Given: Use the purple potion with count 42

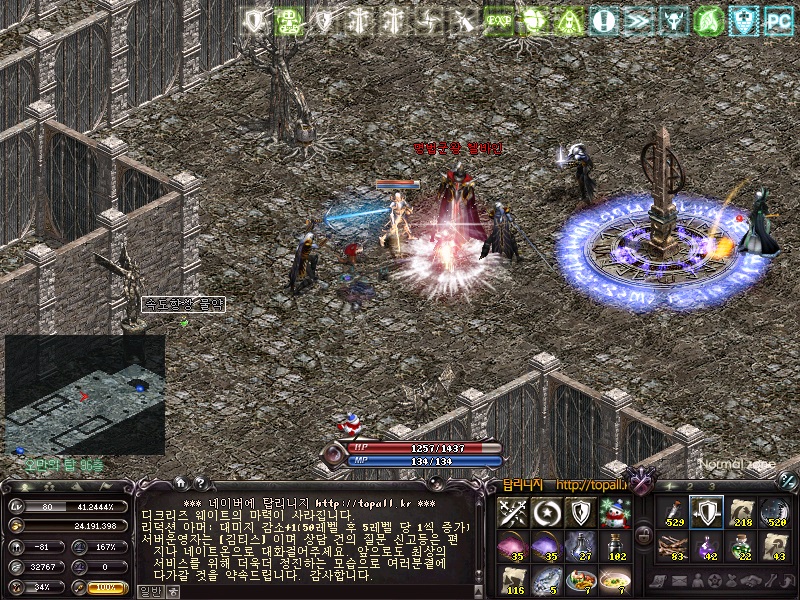Looking at the screenshot, I should pos(708,546).
